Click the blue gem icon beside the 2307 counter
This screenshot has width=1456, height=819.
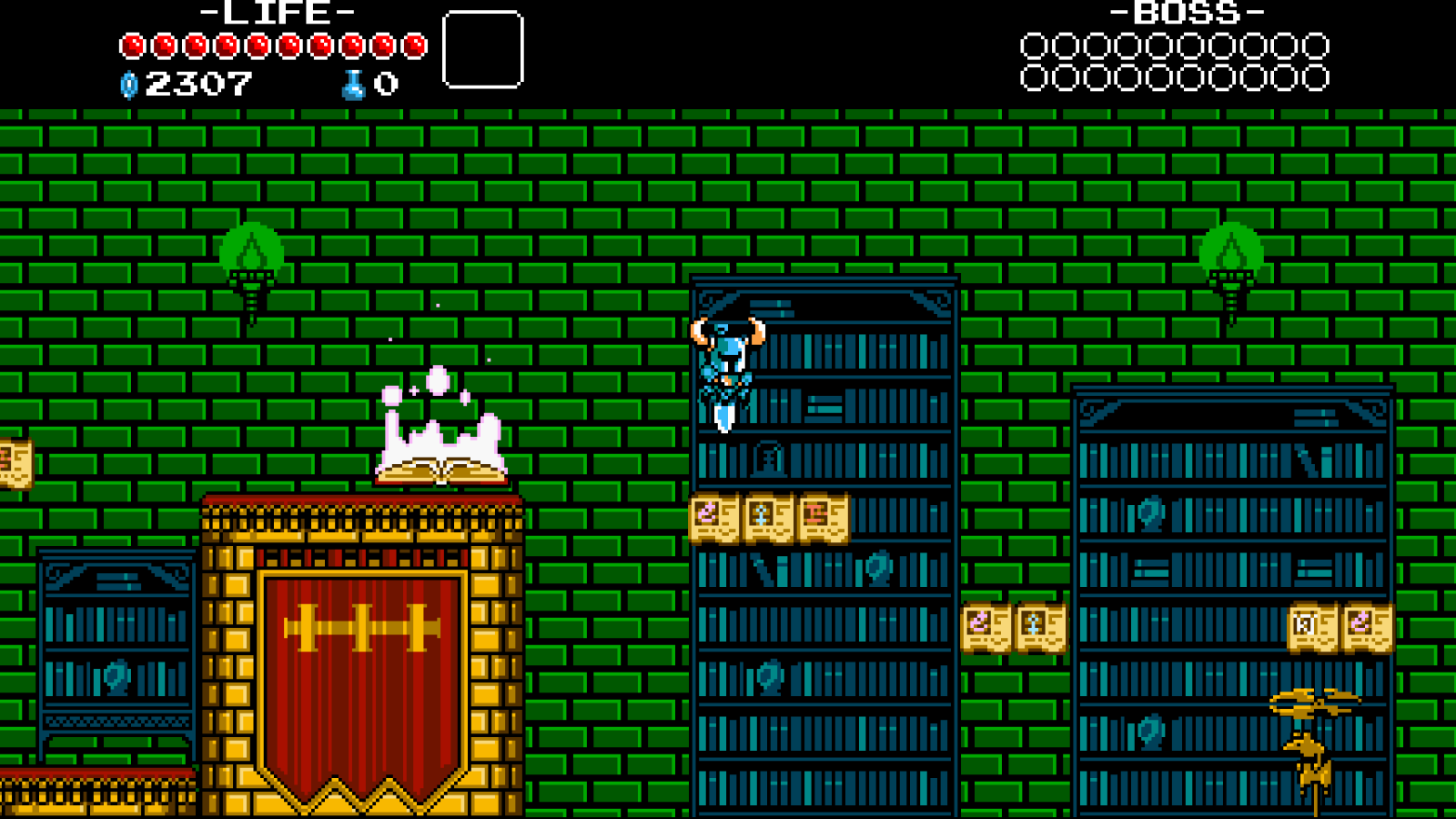[128, 86]
